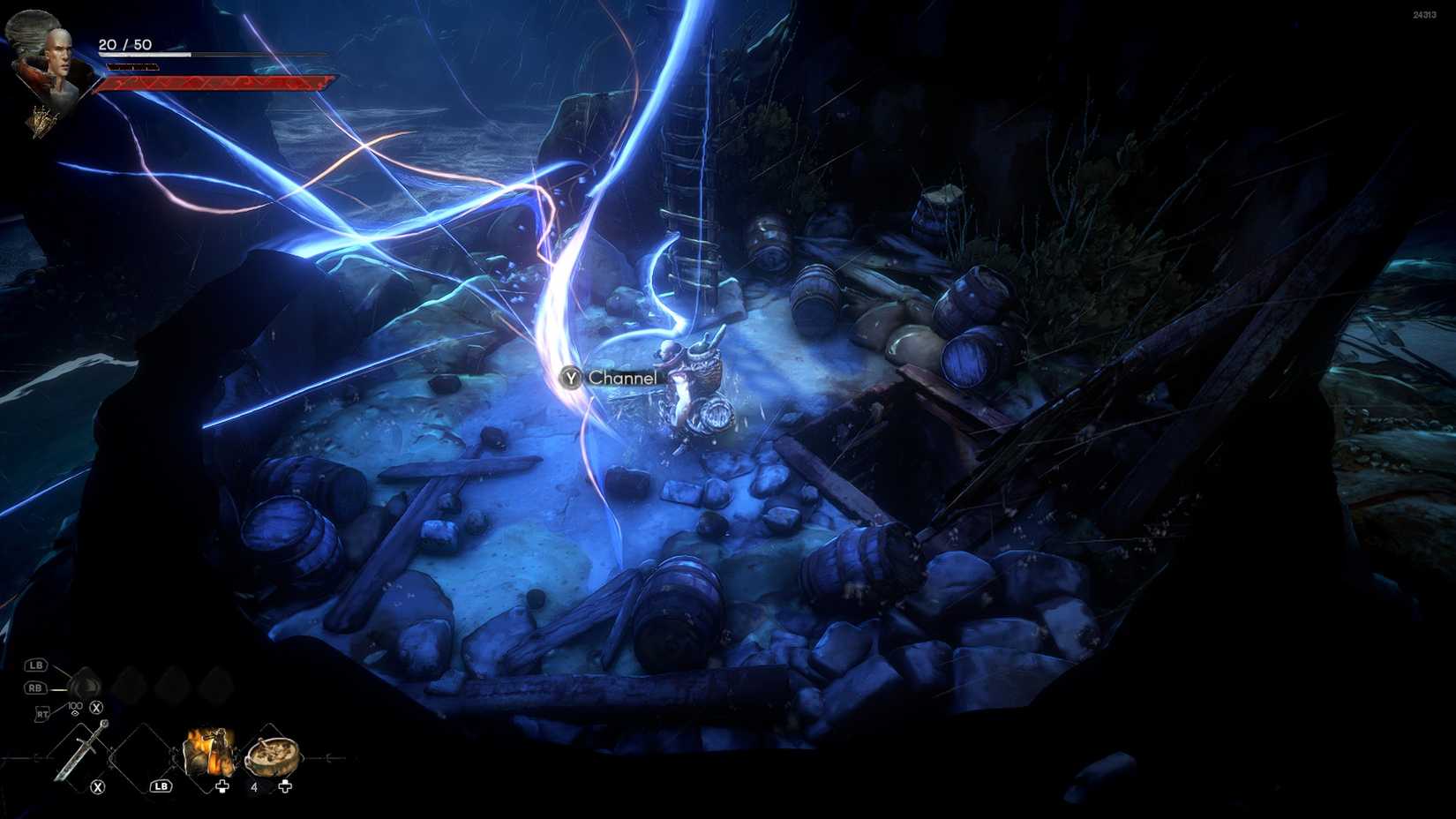Click the stew bowl food icon
1456x819 pixels.
point(272,757)
